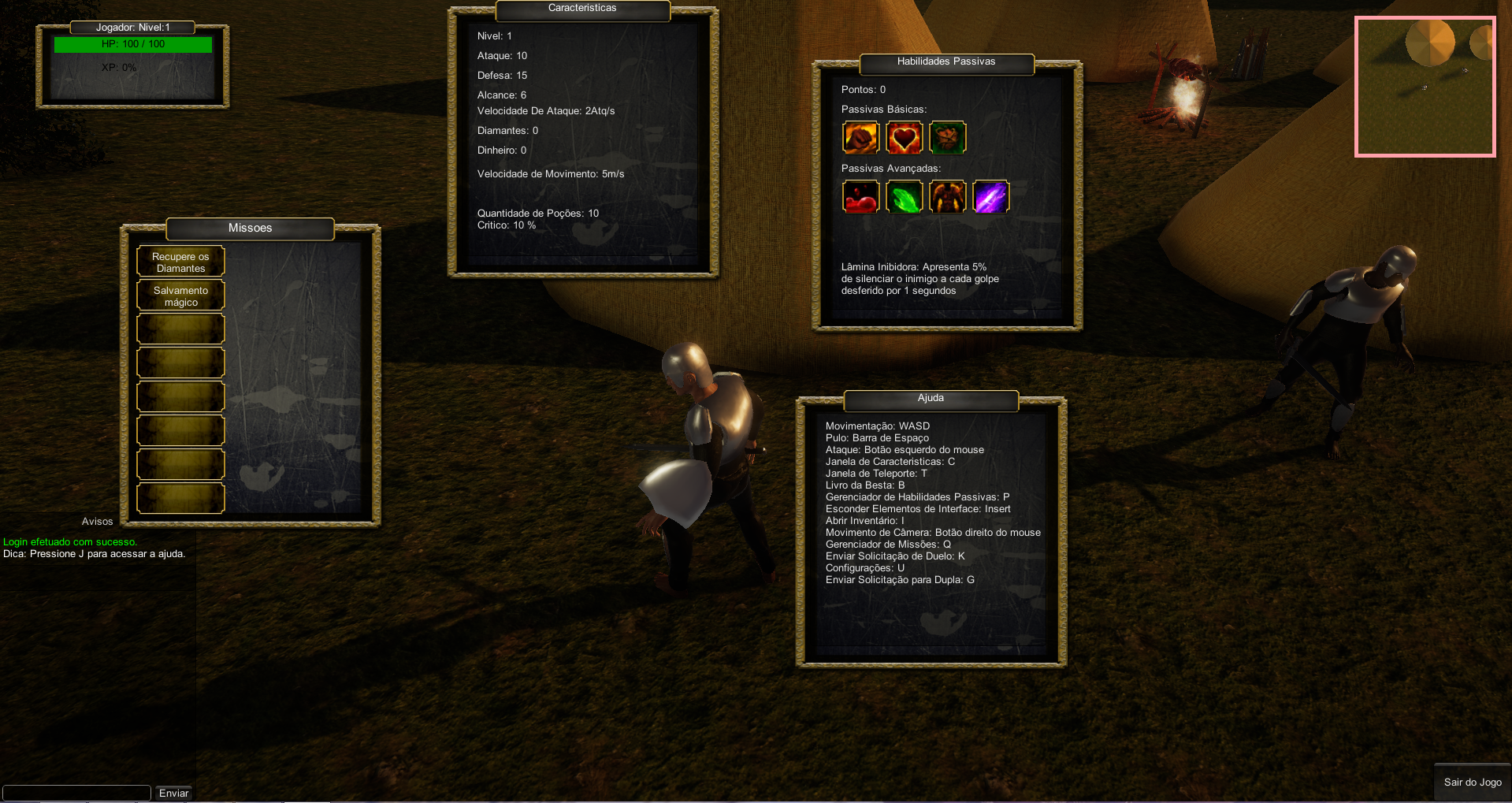The height and width of the screenshot is (803, 1512).
Task: Click the minimap in the top right
Action: (x=1425, y=86)
